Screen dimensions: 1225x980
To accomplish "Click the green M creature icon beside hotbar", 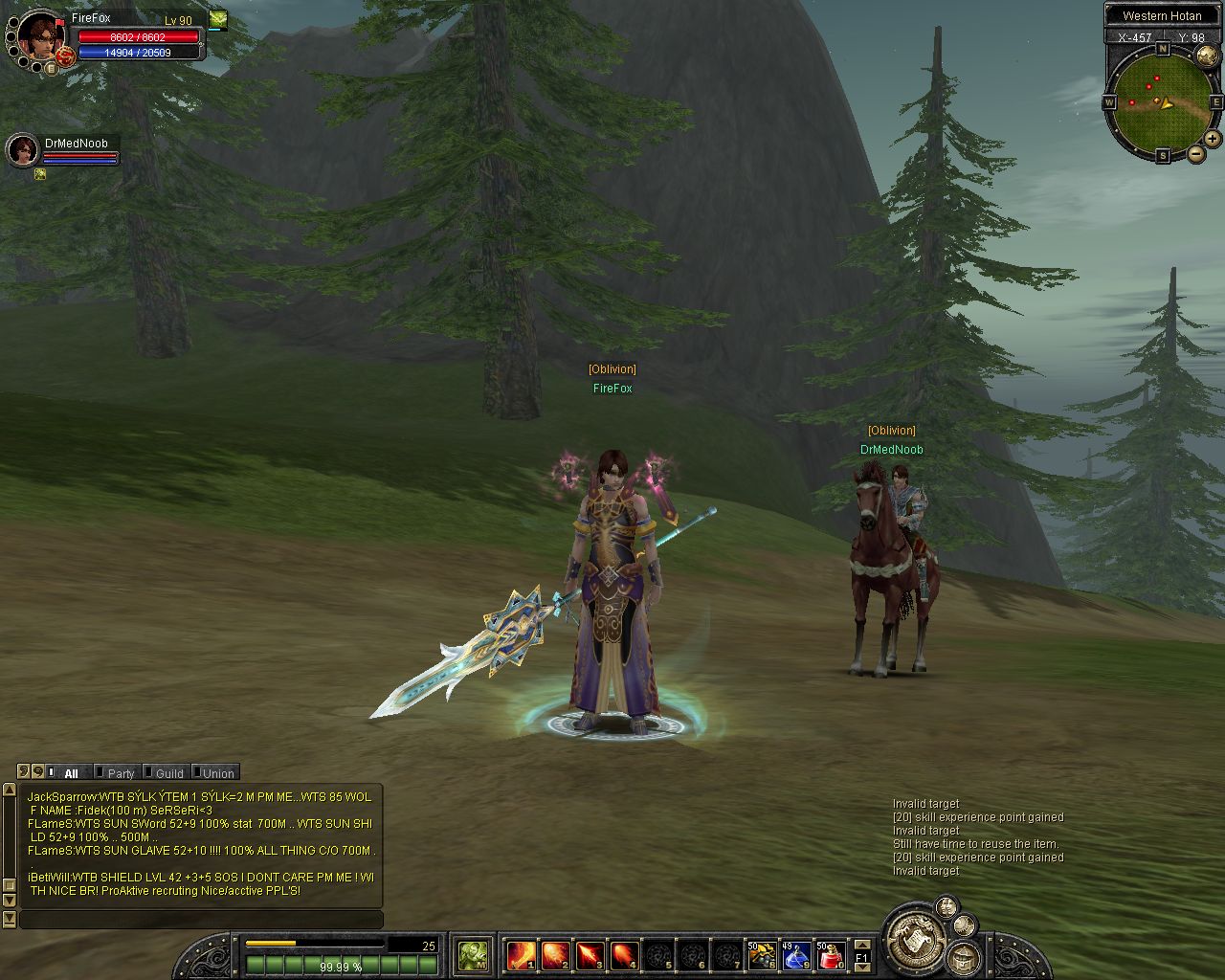I will [x=473, y=954].
